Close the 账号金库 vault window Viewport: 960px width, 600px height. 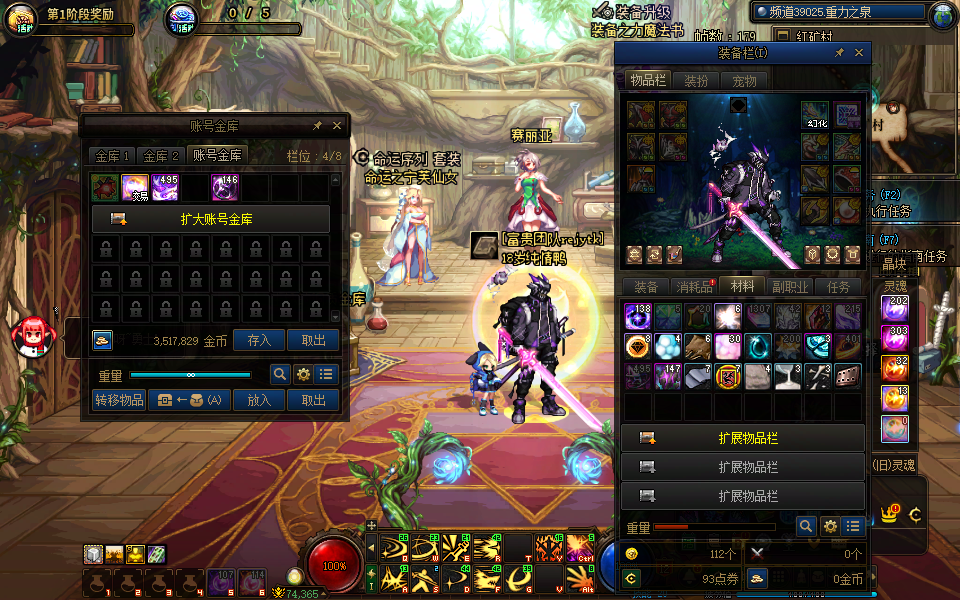tap(337, 126)
